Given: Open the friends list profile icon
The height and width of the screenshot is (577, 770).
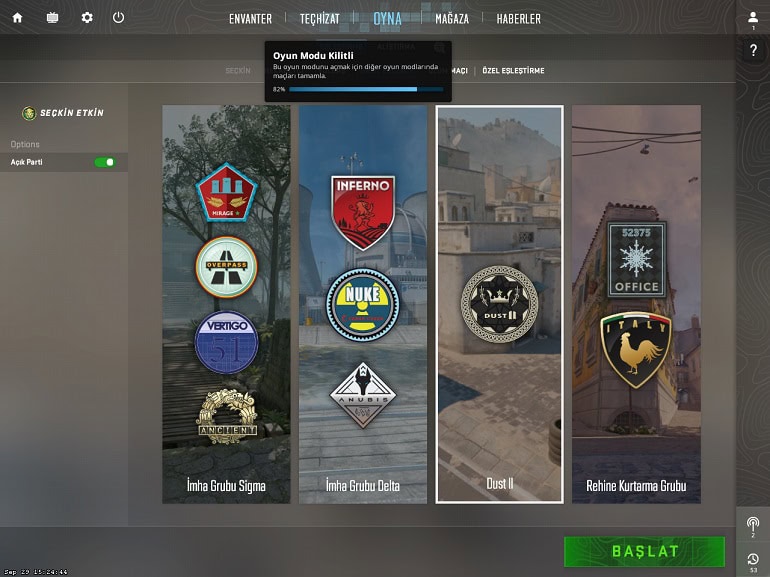Looking at the screenshot, I should 753,18.
